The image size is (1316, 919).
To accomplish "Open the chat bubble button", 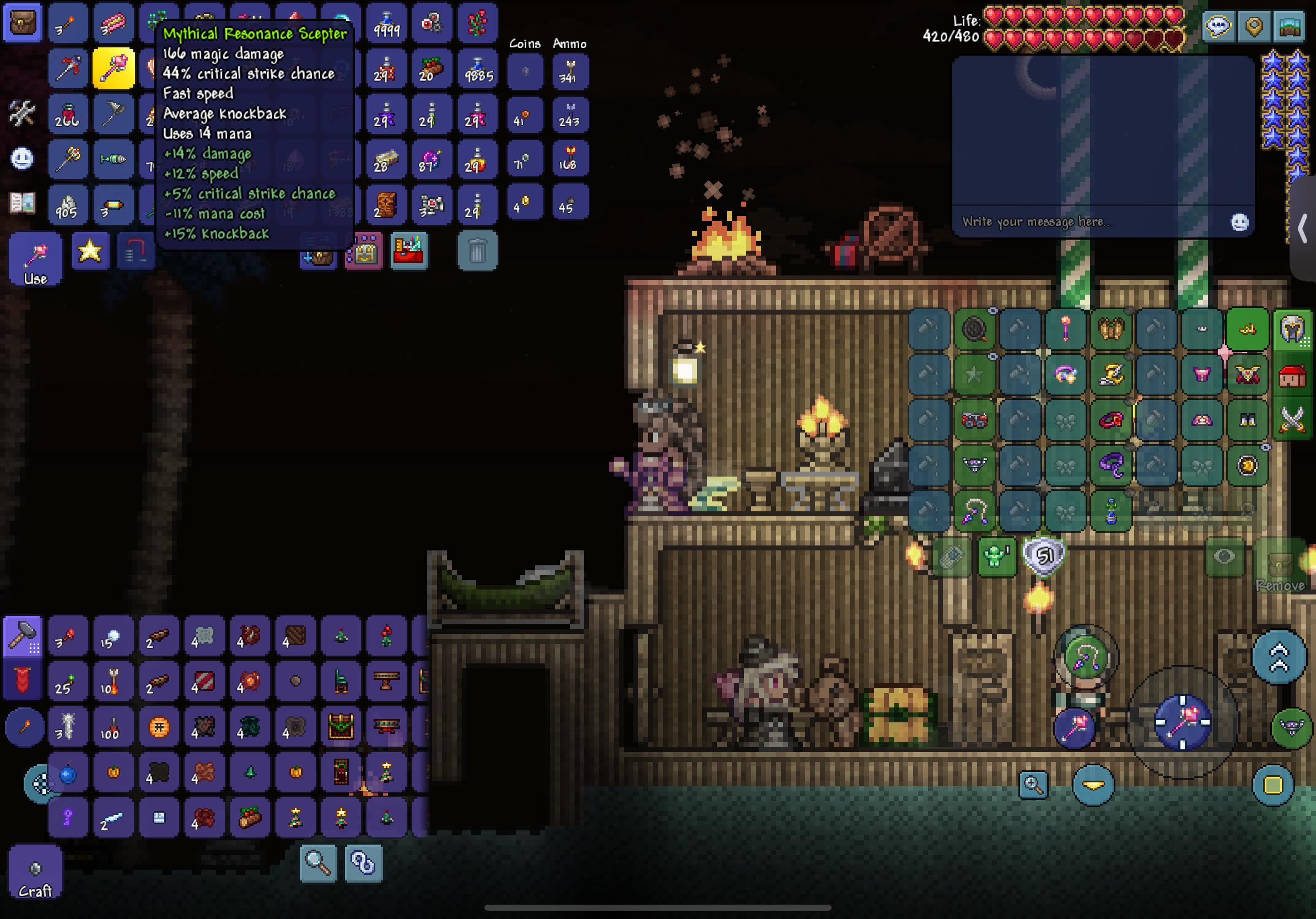I will click(x=1217, y=26).
